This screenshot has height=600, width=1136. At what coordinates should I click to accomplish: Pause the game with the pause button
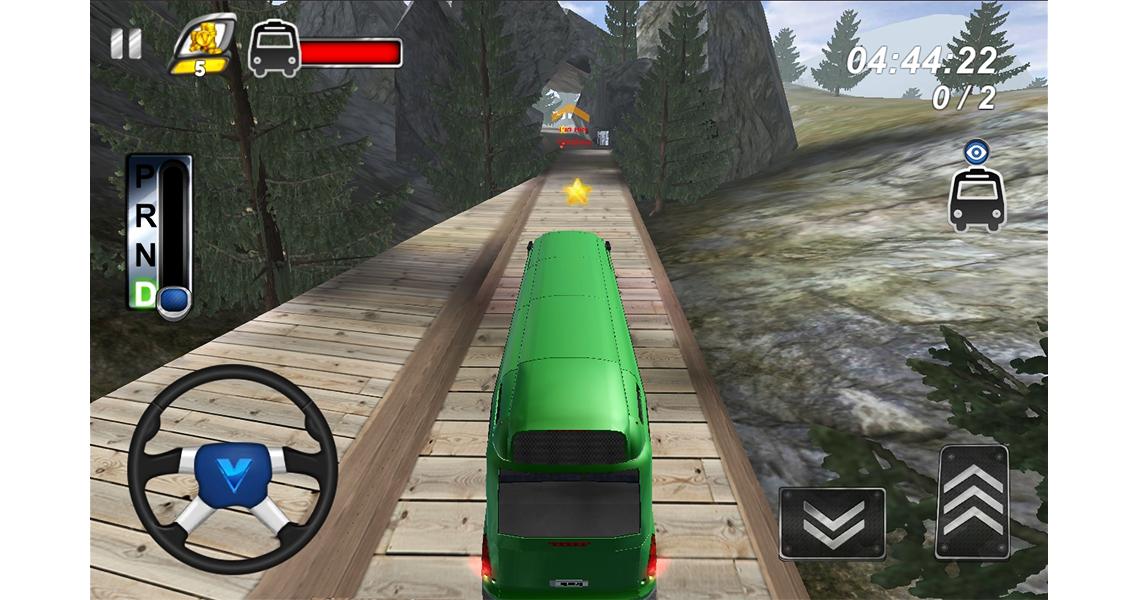click(x=126, y=45)
